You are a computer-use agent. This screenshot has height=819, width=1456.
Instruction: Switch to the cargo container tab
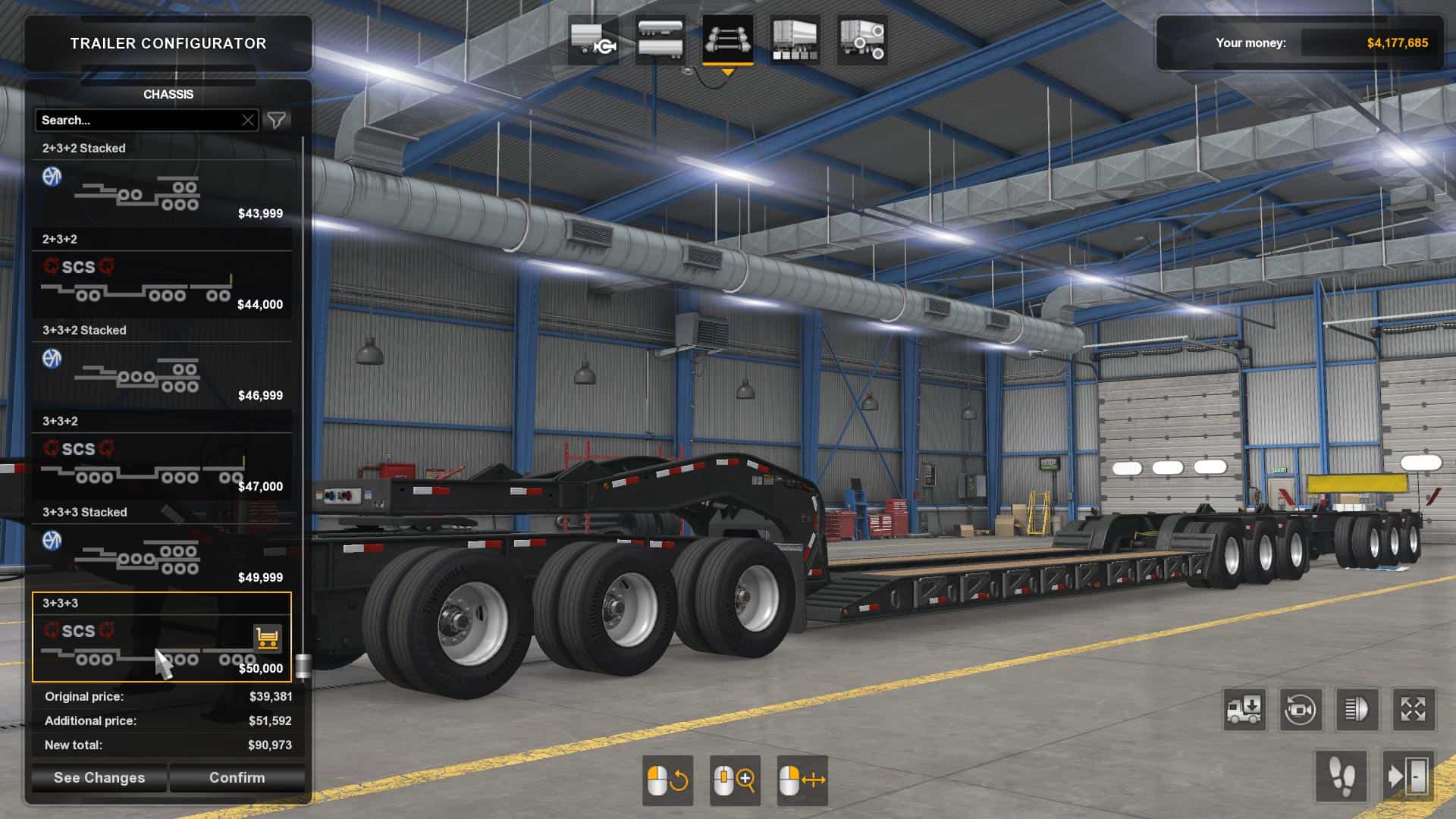(x=794, y=39)
